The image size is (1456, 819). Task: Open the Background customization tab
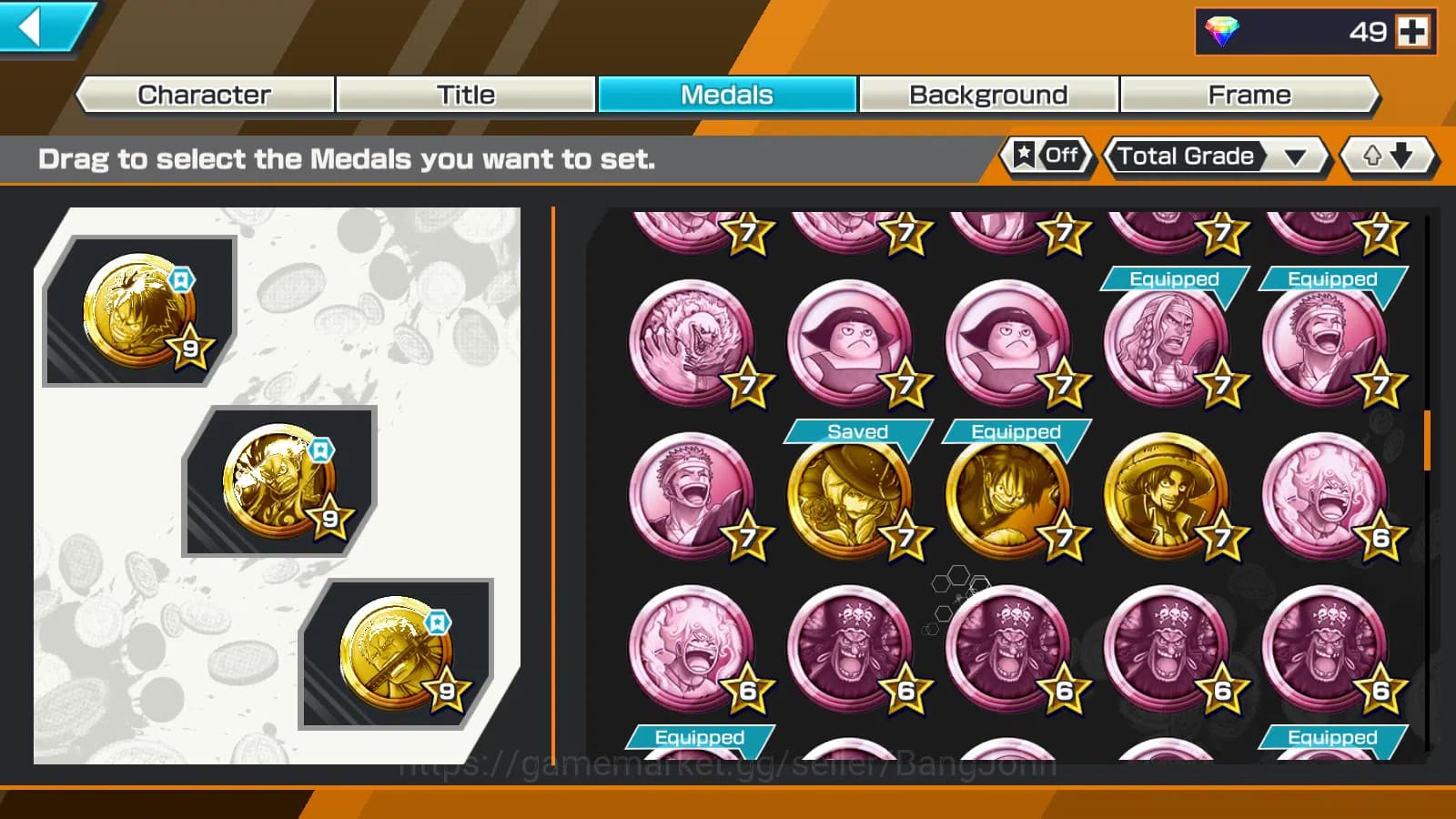(x=987, y=94)
